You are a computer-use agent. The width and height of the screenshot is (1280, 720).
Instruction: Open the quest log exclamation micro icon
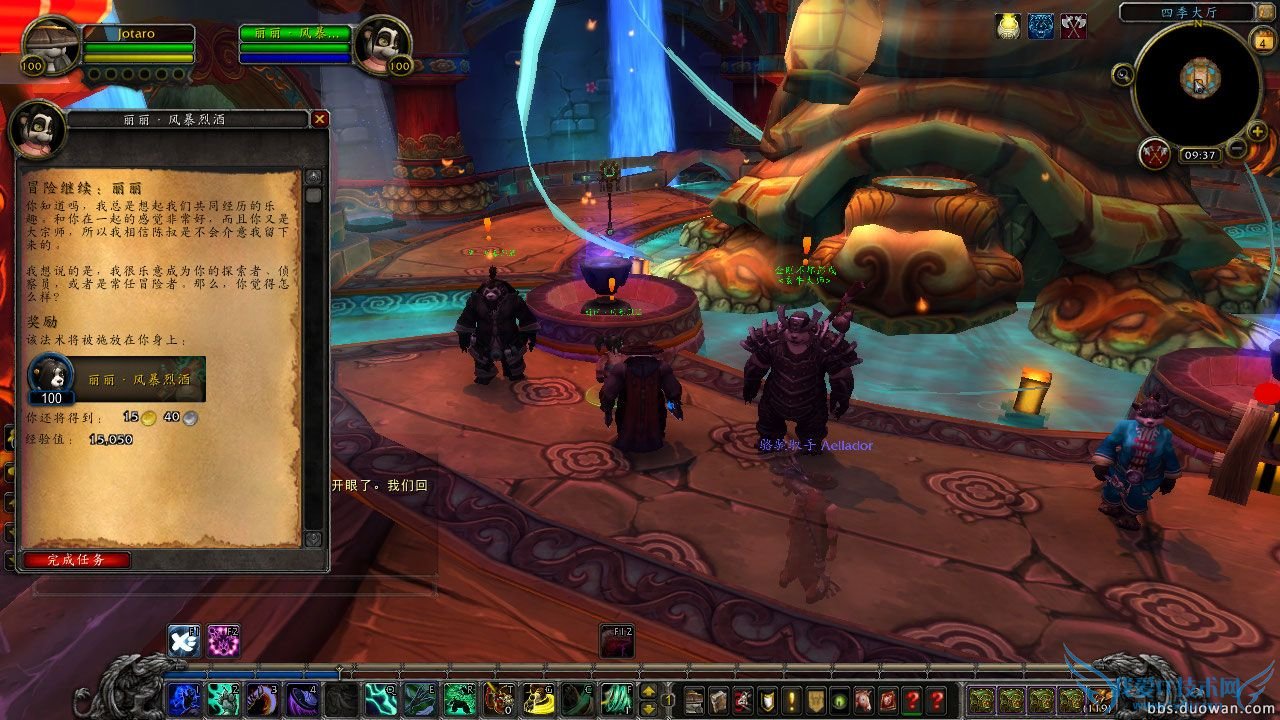click(792, 700)
